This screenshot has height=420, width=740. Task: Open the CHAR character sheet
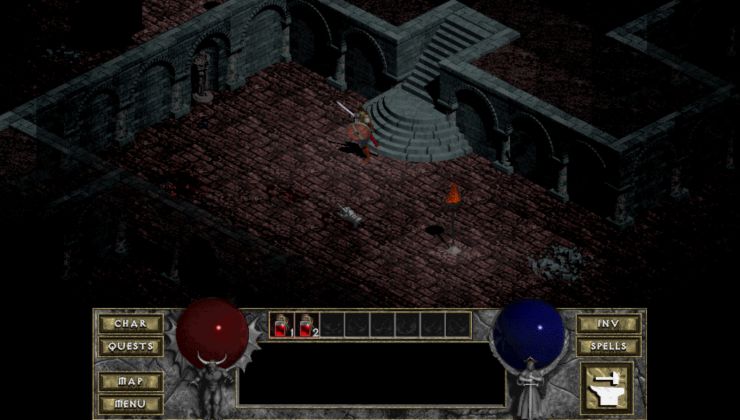point(131,324)
